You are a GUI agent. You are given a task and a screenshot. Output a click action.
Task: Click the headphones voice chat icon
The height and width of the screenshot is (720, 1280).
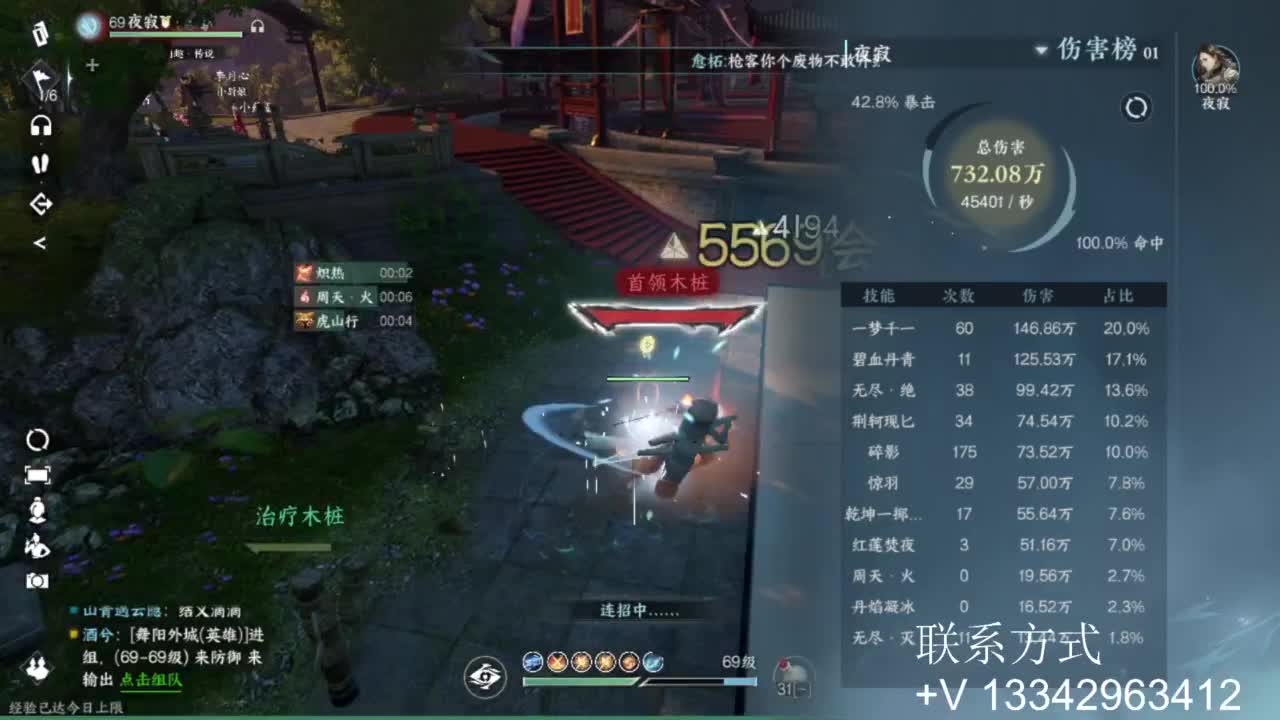41,125
